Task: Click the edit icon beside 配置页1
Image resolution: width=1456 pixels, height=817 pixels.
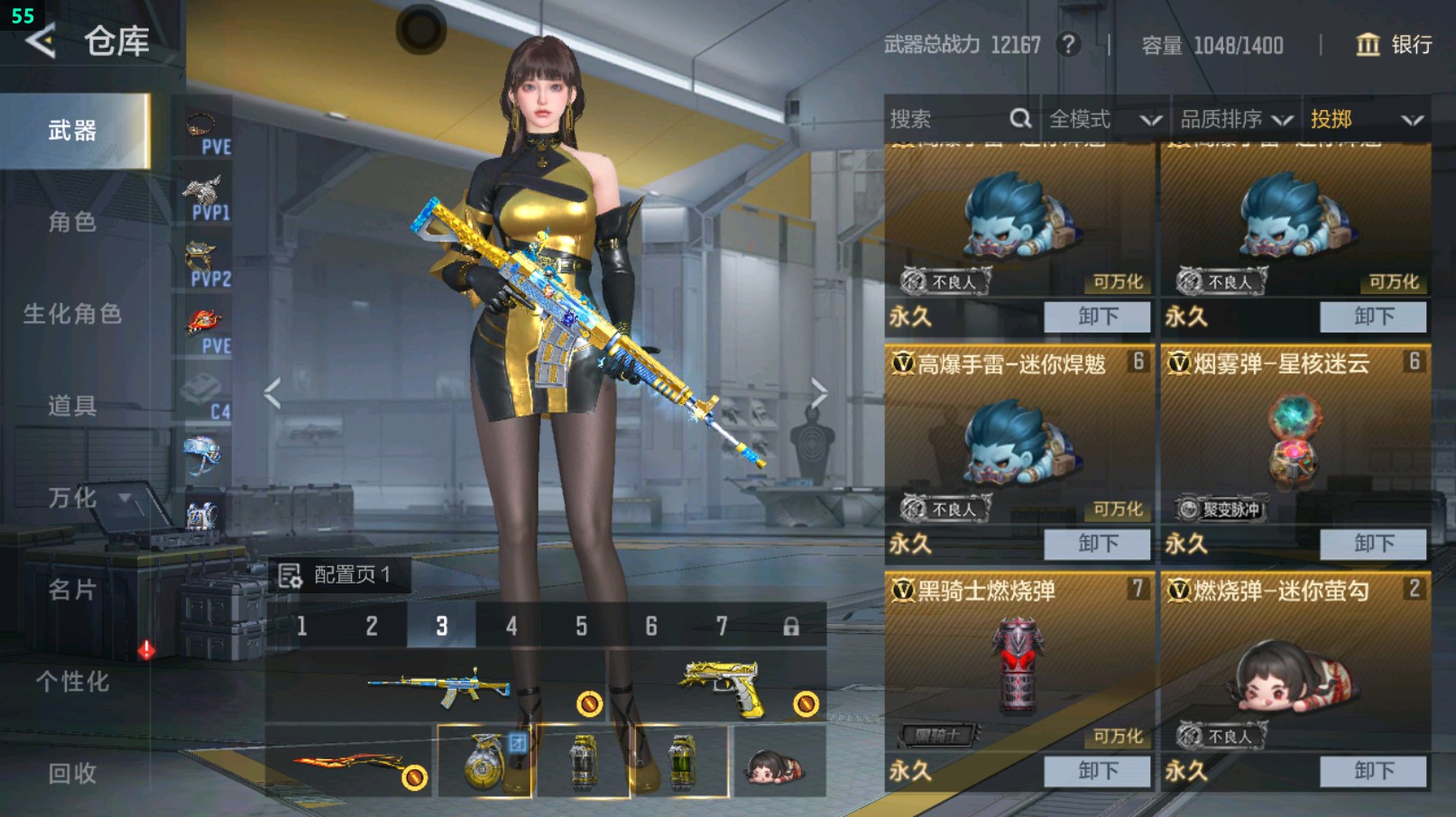Action: point(291,574)
